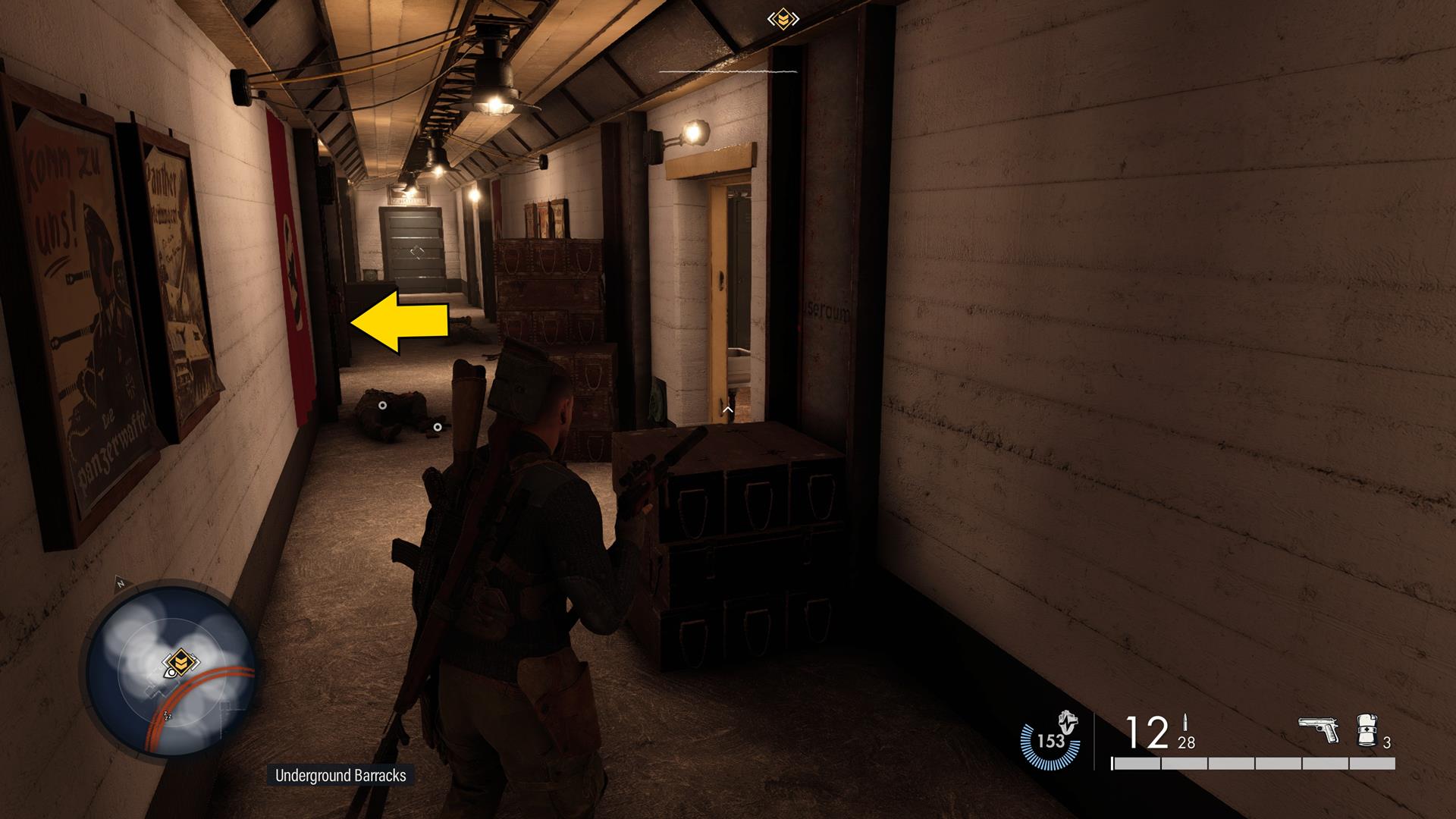Click the heart rate health icon
This screenshot has width=1456, height=819.
coord(1067,722)
